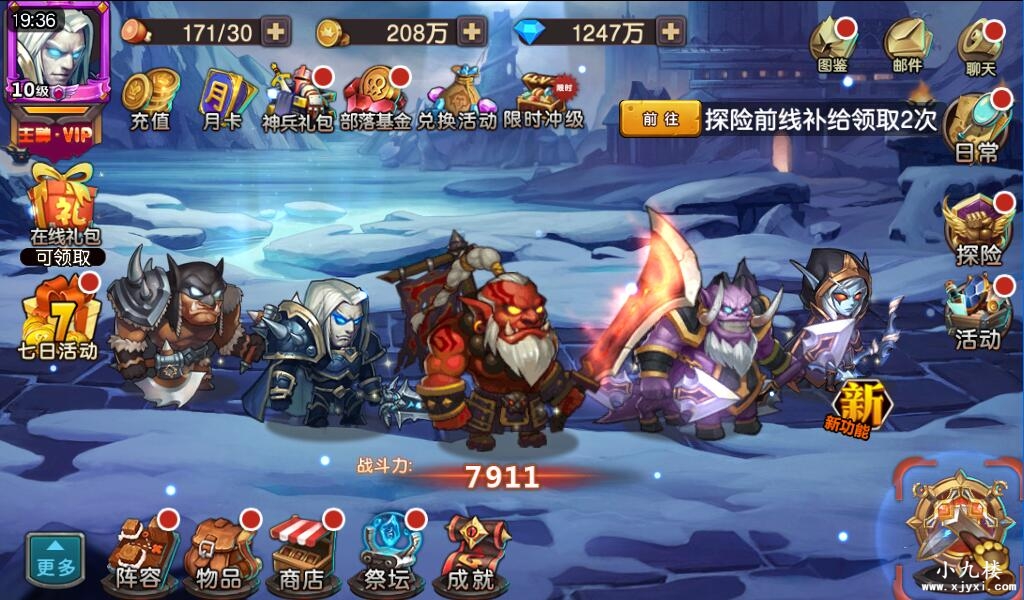Open the 邮件 mailbox
The height and width of the screenshot is (600, 1024).
click(907, 45)
